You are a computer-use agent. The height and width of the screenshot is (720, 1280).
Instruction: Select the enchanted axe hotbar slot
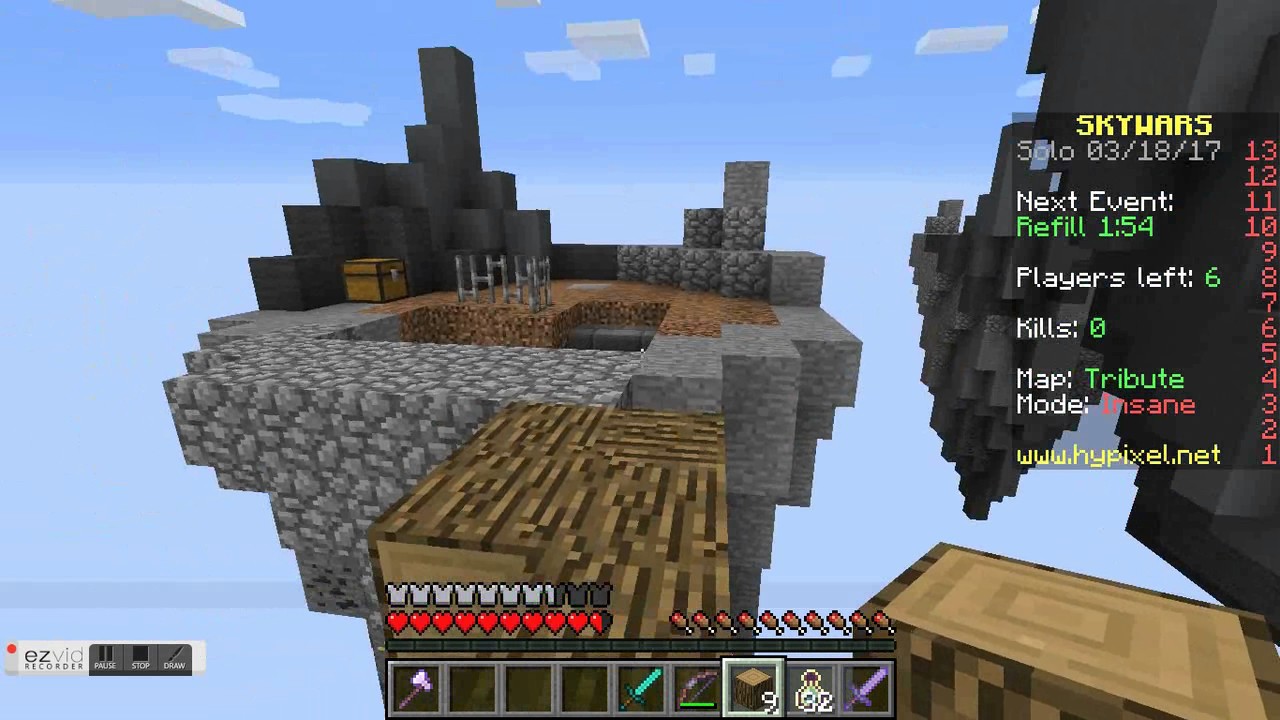coord(416,688)
